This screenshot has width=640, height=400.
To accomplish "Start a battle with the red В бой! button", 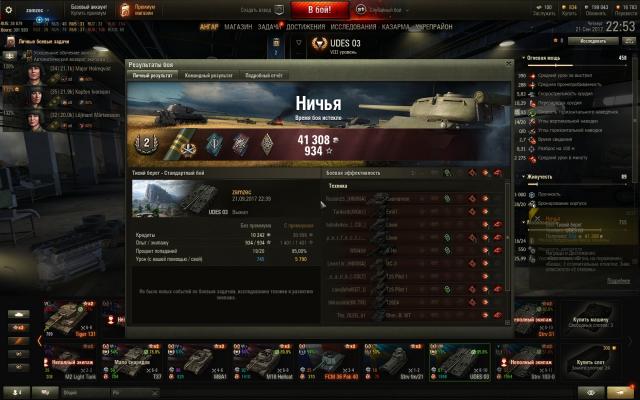I will [319, 9].
